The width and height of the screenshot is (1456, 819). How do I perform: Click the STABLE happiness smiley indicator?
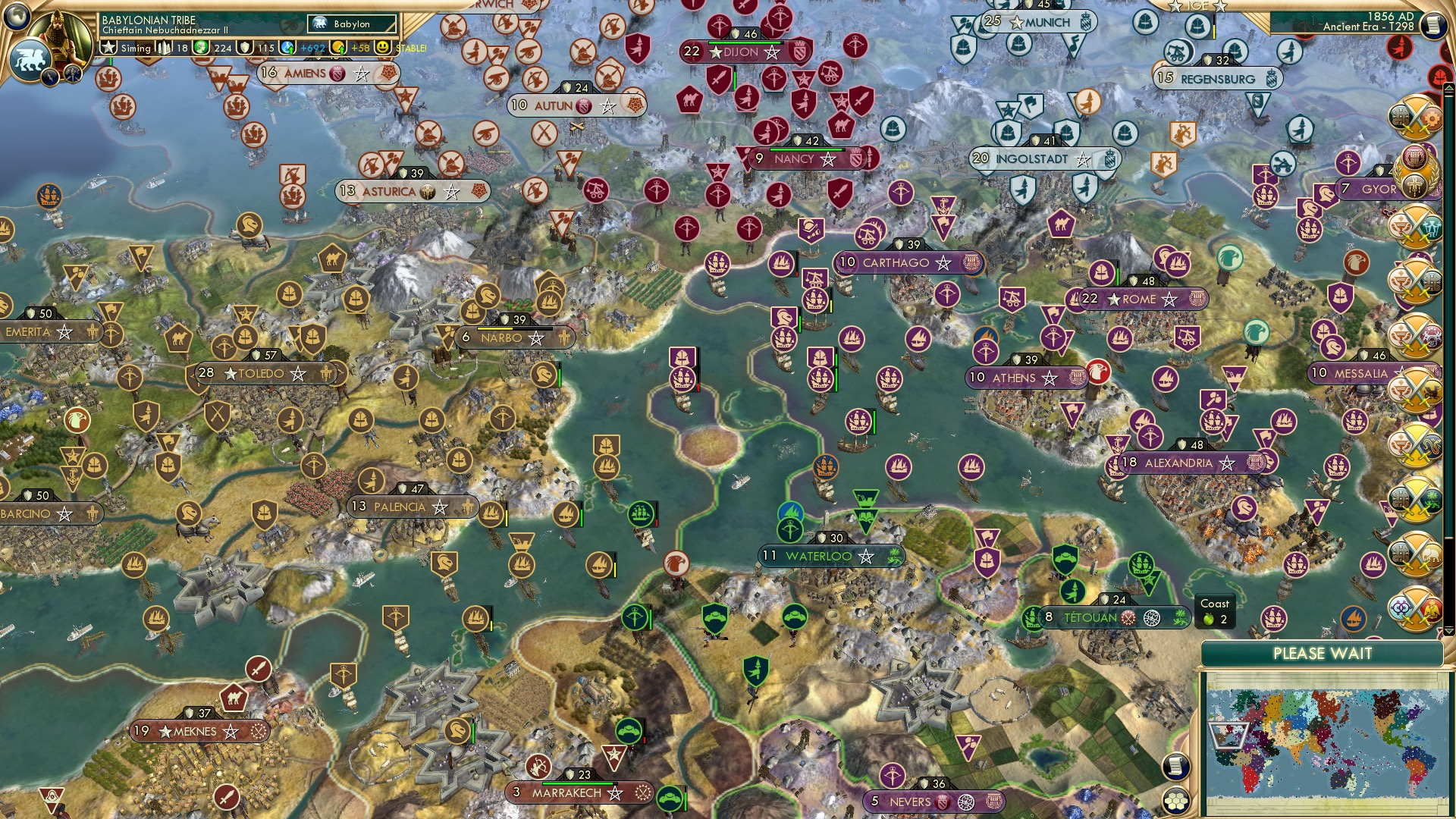coord(383,49)
